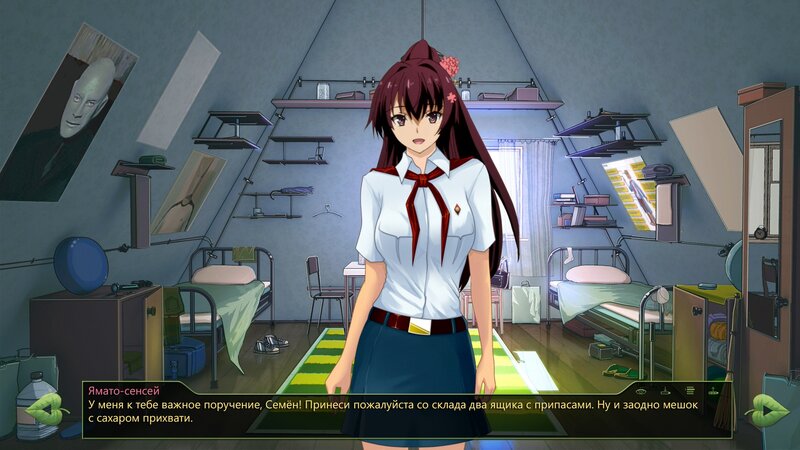The height and width of the screenshot is (450, 800).
Task: Hide the text box with the eye icon
Action: 641,390
